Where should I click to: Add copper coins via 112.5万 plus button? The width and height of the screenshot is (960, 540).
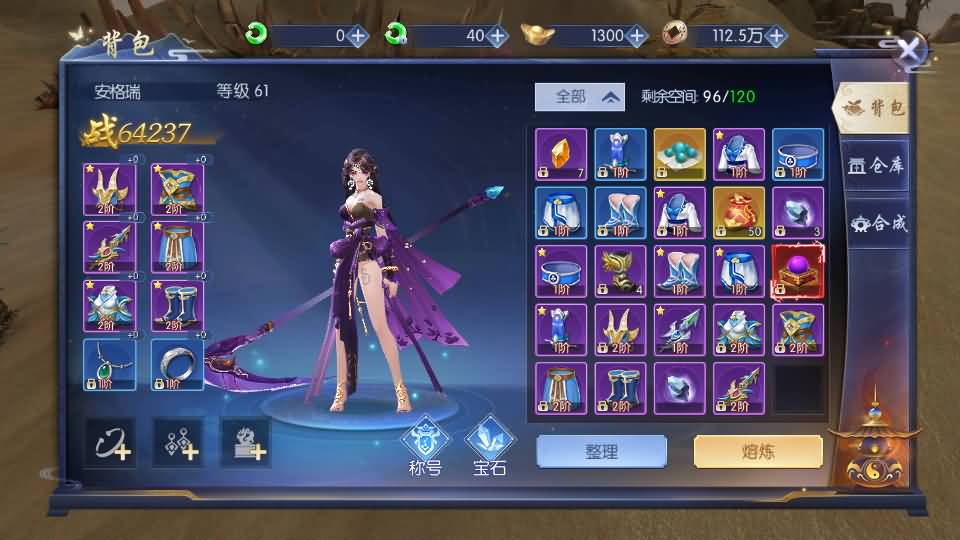click(x=777, y=36)
